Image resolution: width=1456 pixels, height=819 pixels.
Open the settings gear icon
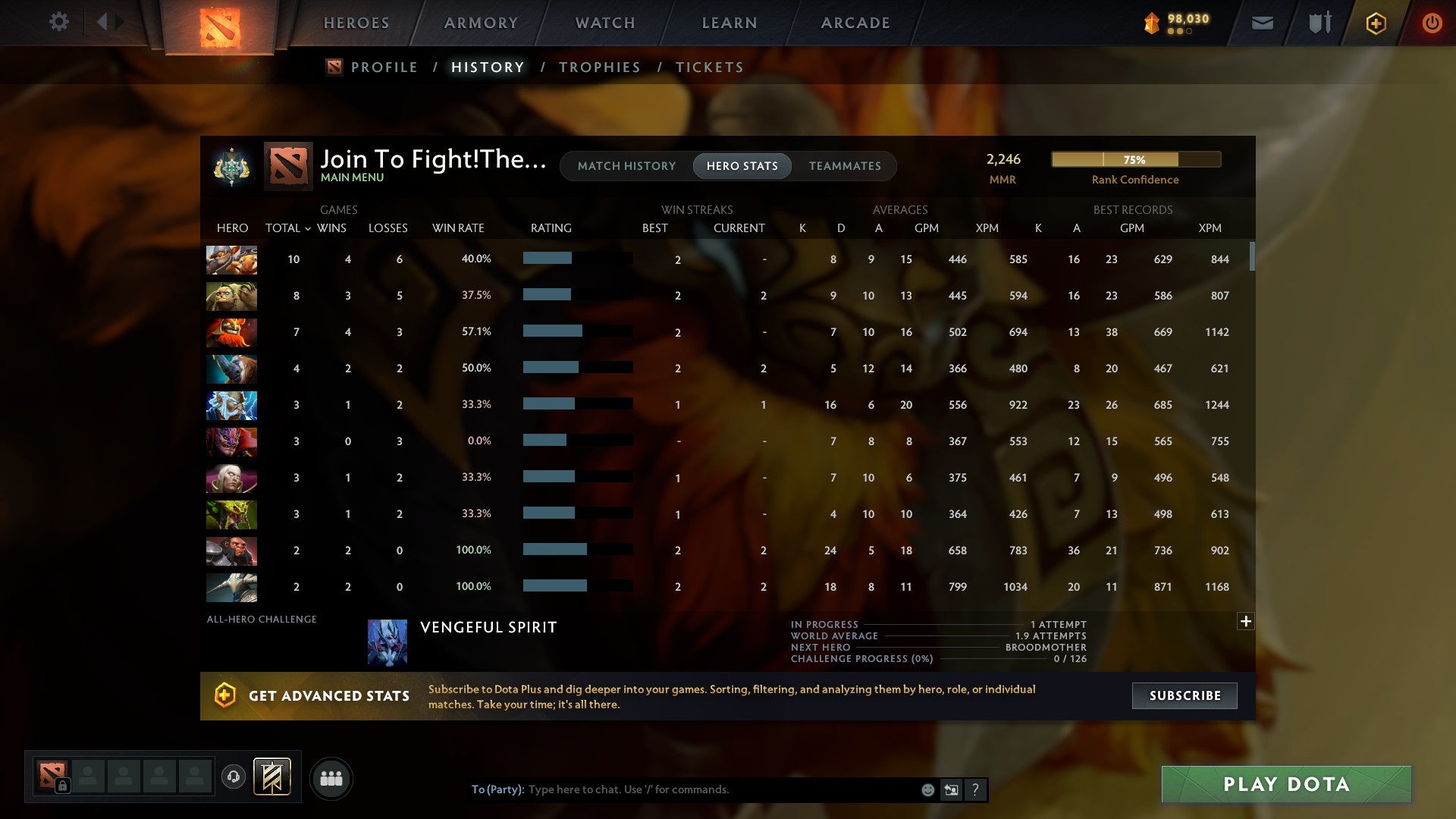[x=59, y=23]
